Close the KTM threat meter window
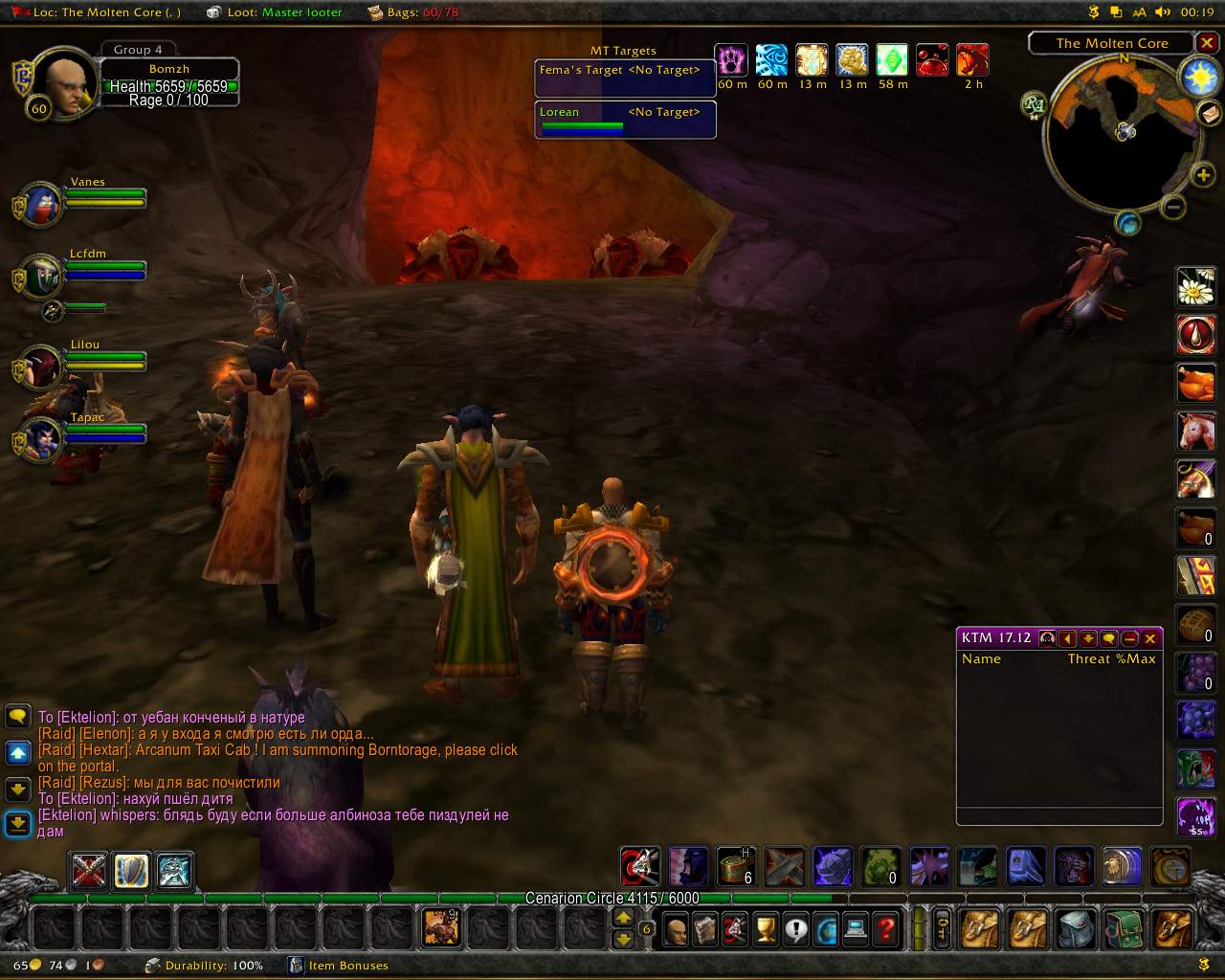 pos(1150,638)
